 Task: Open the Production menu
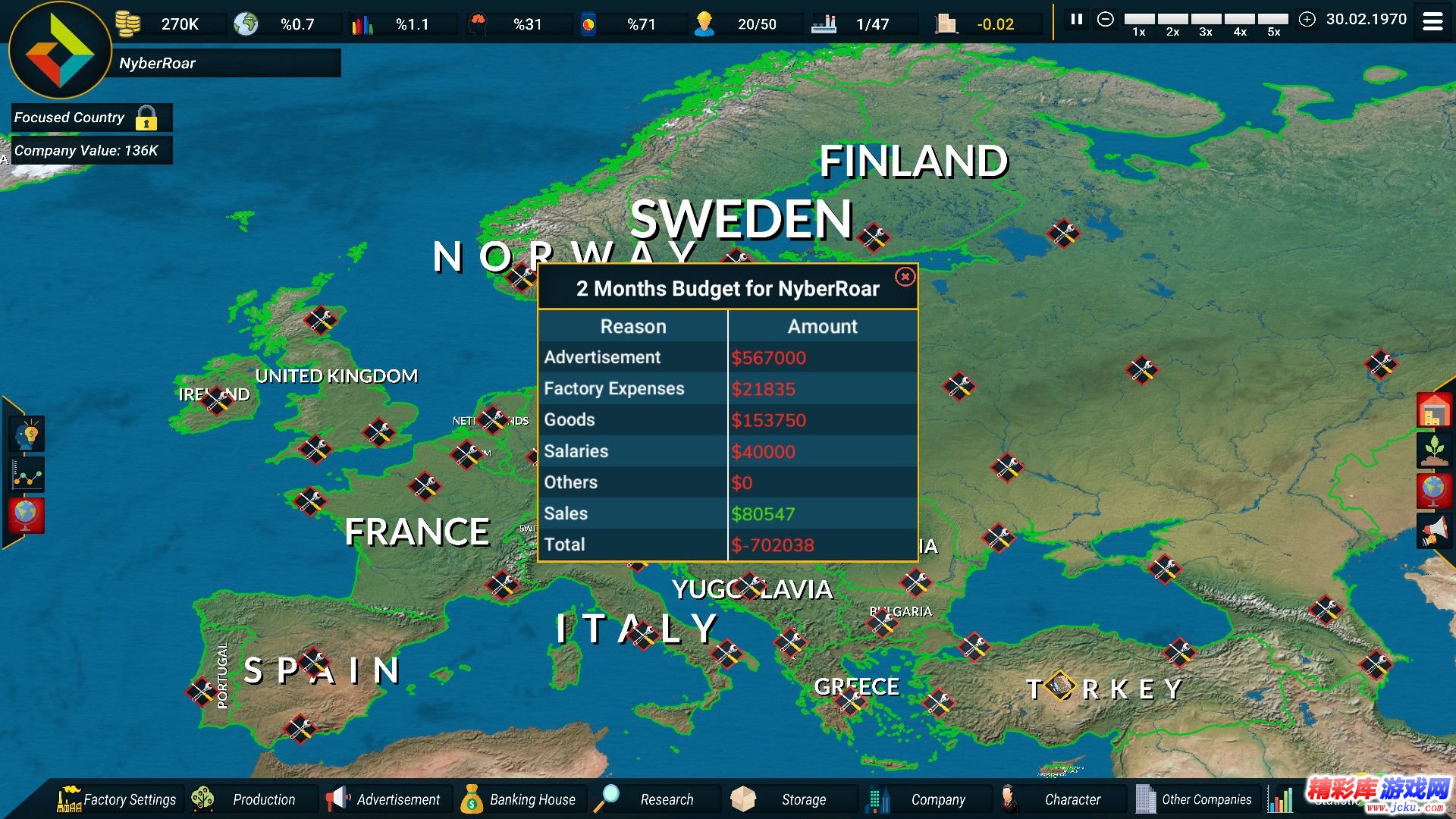click(252, 799)
